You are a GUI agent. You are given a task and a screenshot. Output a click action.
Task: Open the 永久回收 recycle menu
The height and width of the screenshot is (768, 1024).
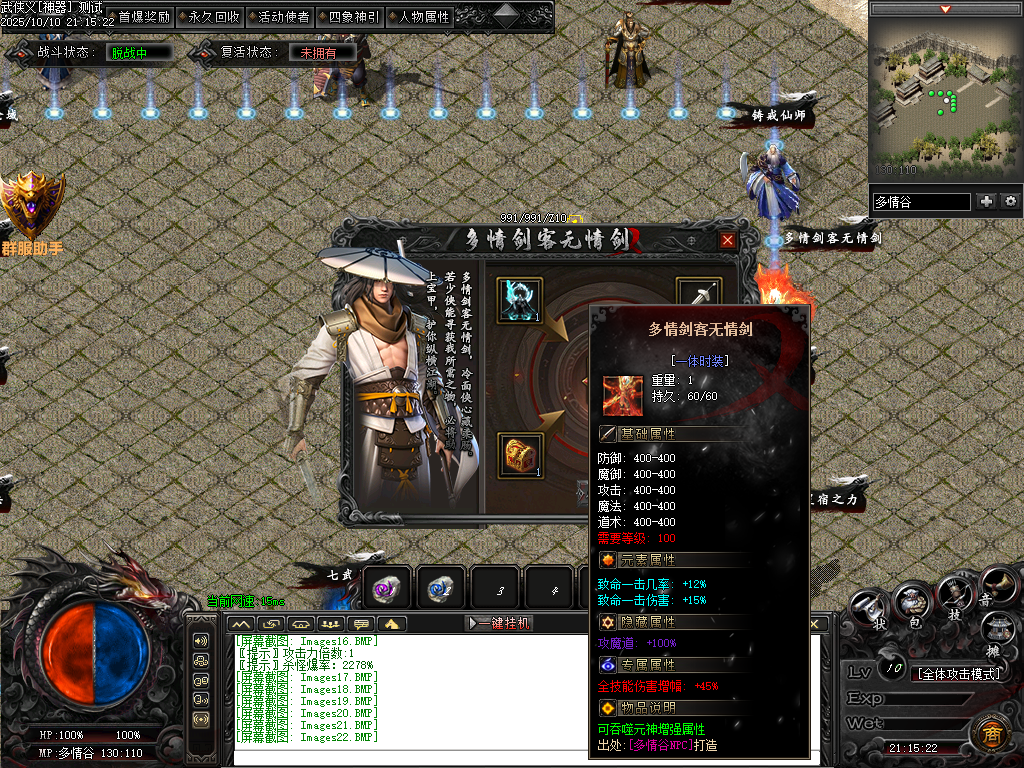click(x=213, y=17)
